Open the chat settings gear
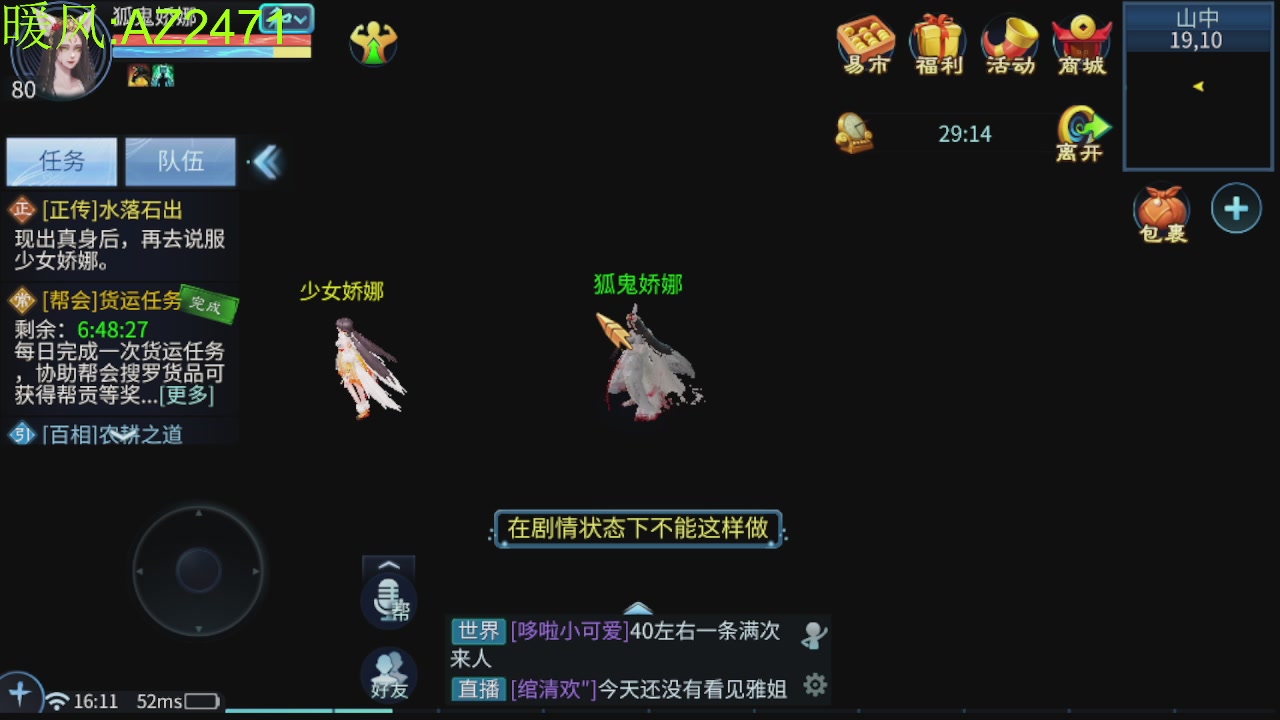The width and height of the screenshot is (1280, 720). point(814,684)
